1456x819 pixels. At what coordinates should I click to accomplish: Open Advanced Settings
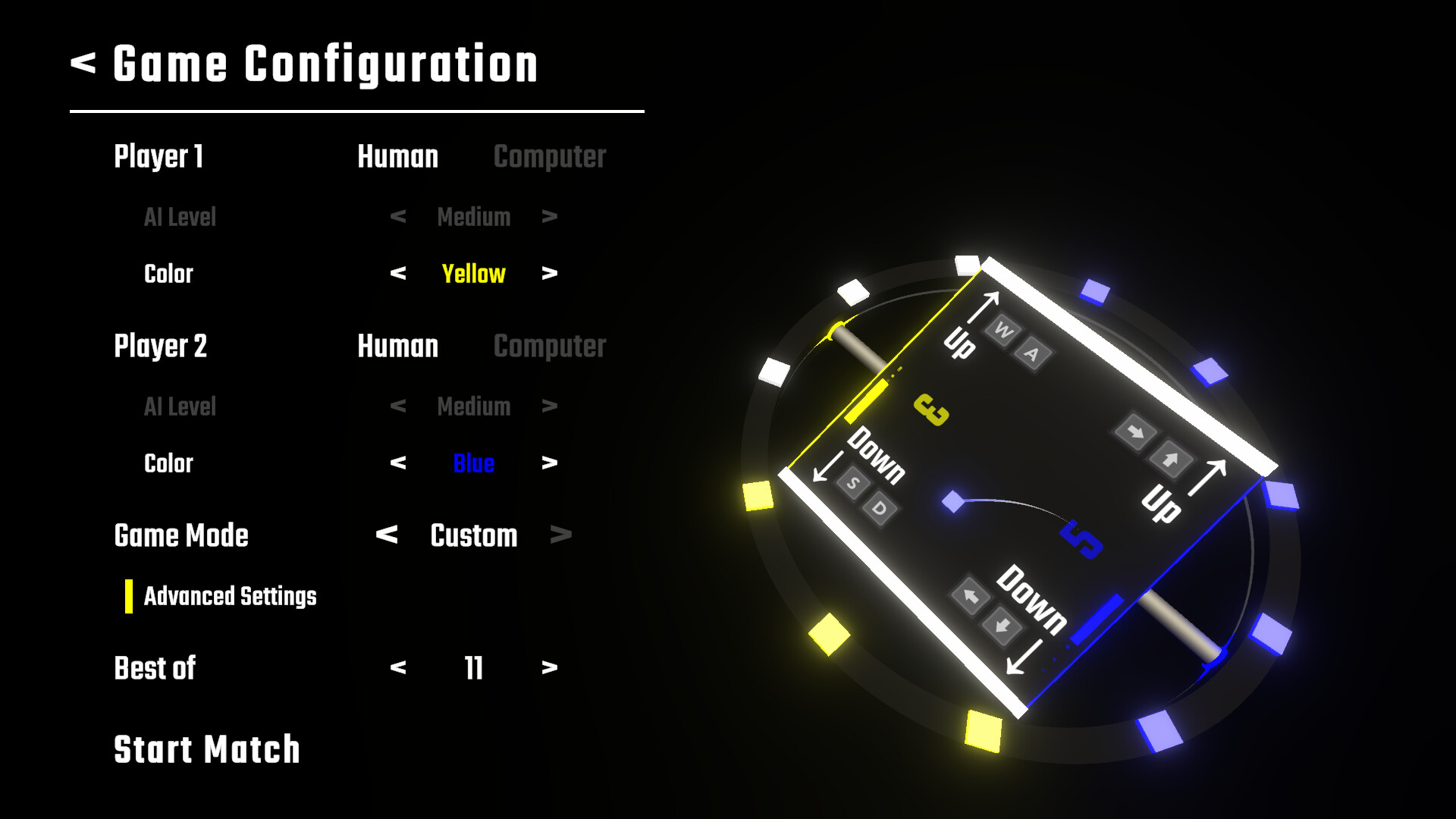click(230, 597)
